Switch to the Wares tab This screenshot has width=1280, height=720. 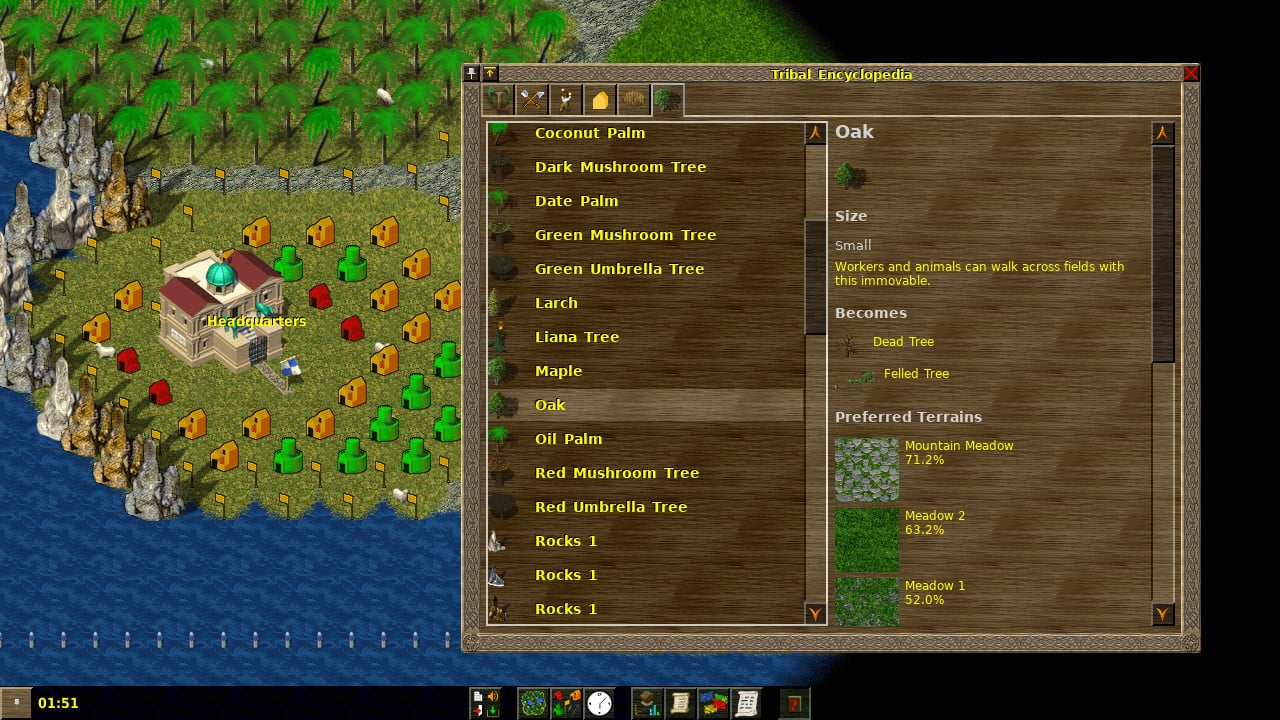click(x=532, y=98)
